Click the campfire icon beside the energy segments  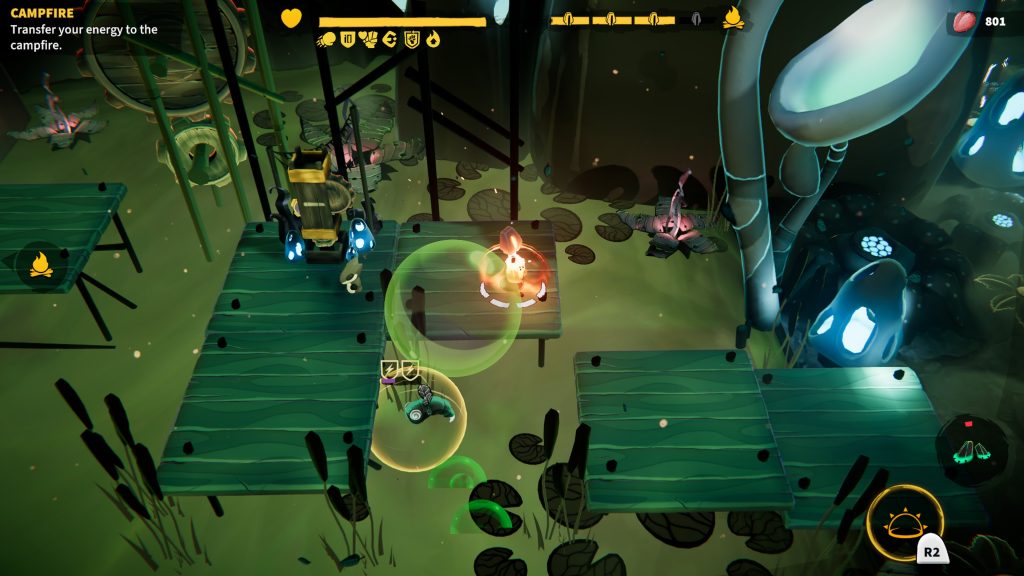coord(733,18)
